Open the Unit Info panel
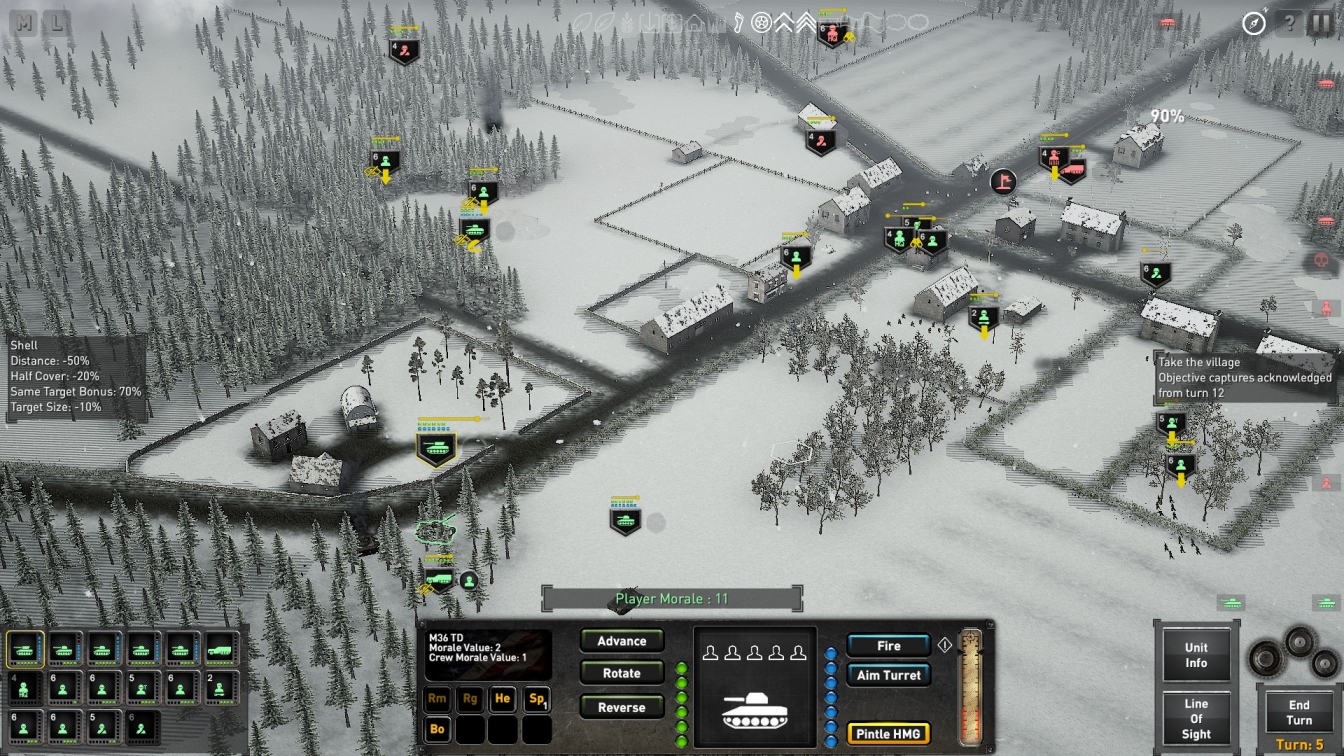1344x756 pixels. tap(1196, 656)
